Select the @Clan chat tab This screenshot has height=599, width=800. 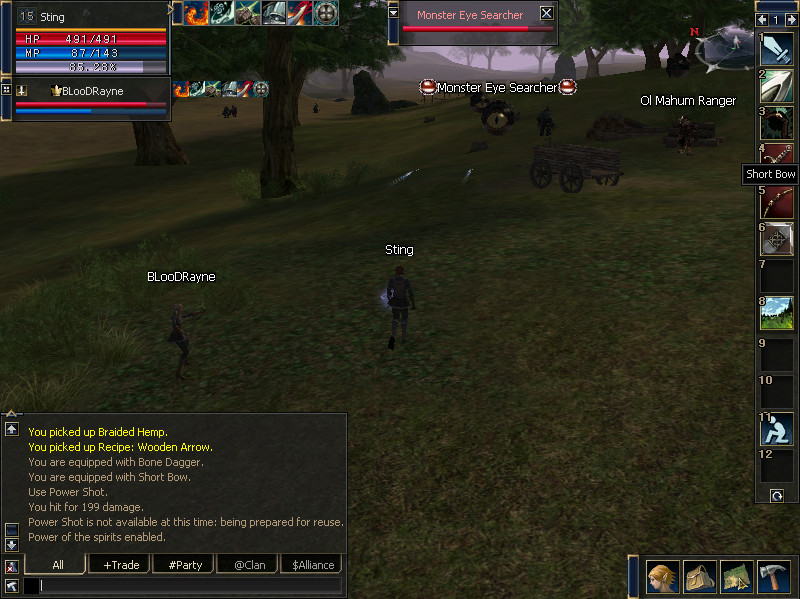coord(249,565)
